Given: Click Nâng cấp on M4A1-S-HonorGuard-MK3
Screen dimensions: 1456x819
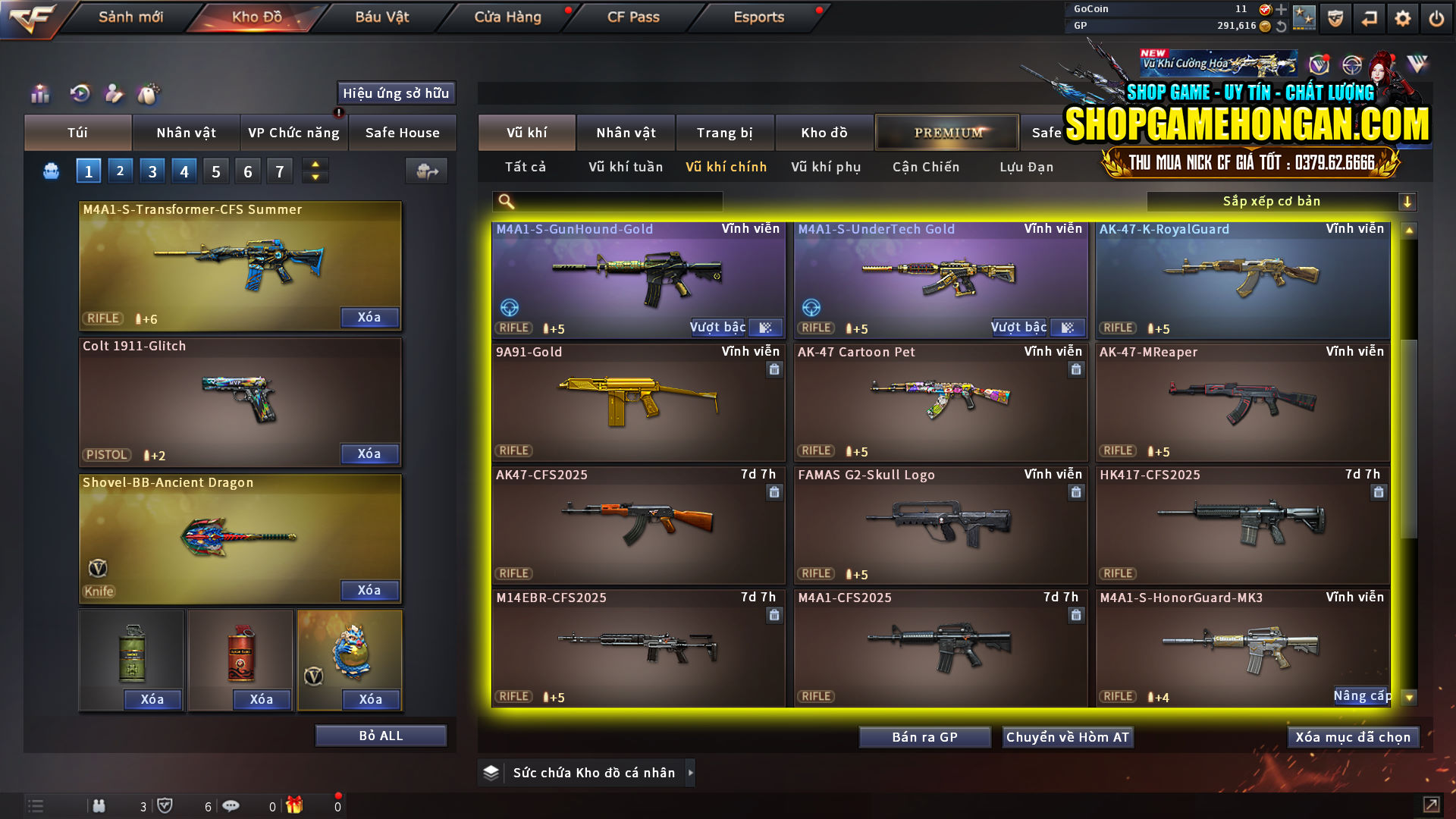Looking at the screenshot, I should coord(1363,695).
